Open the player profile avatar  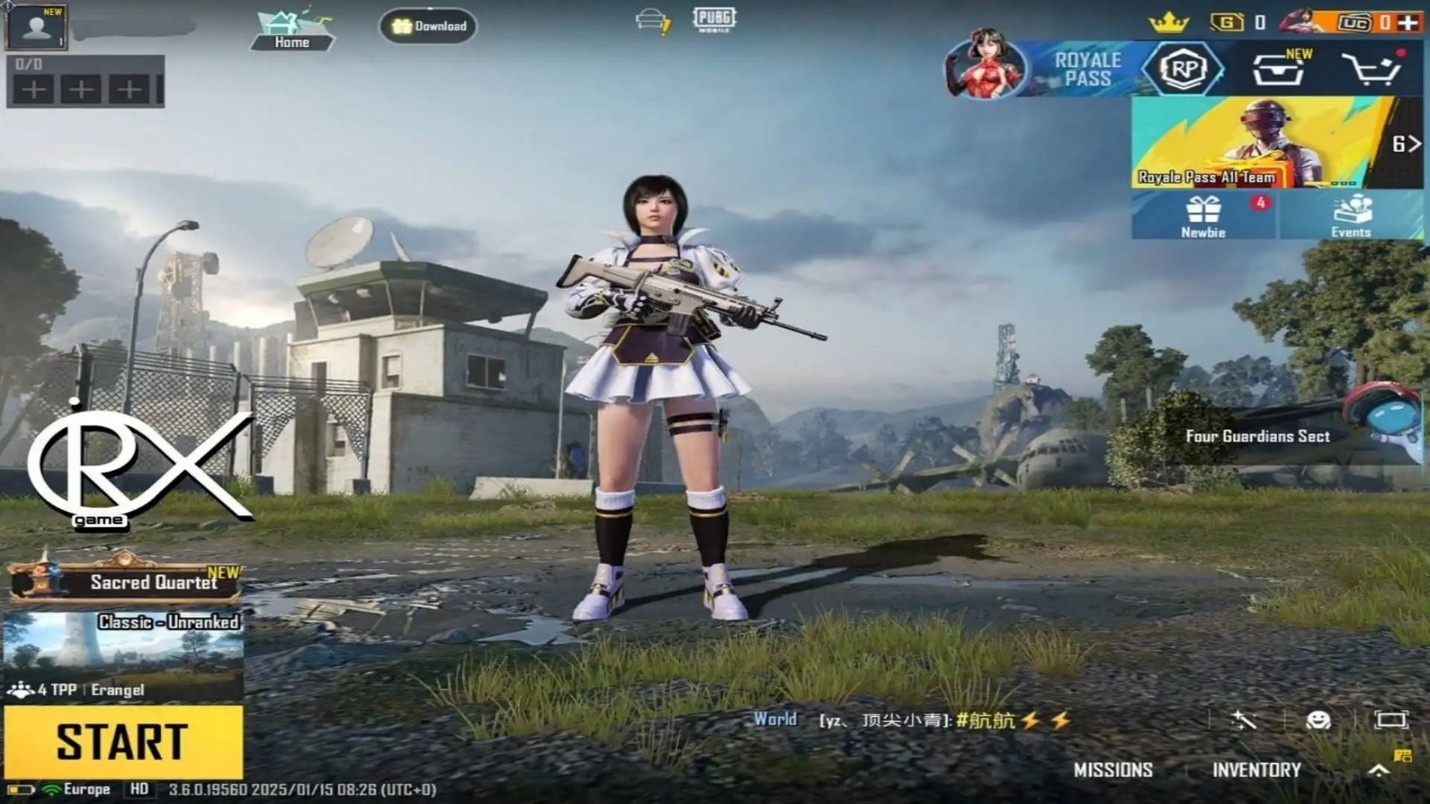click(37, 27)
